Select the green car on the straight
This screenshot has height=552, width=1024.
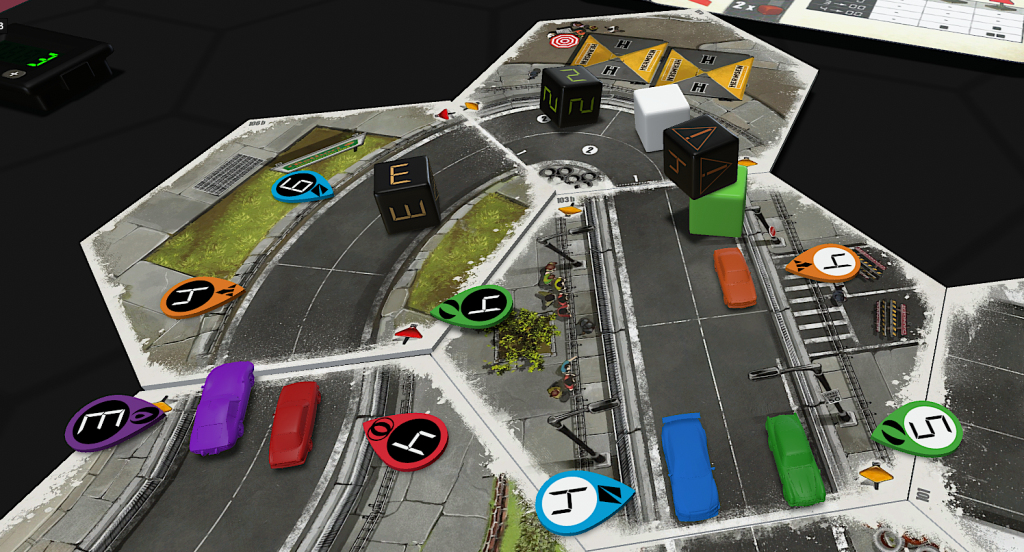pos(794,458)
